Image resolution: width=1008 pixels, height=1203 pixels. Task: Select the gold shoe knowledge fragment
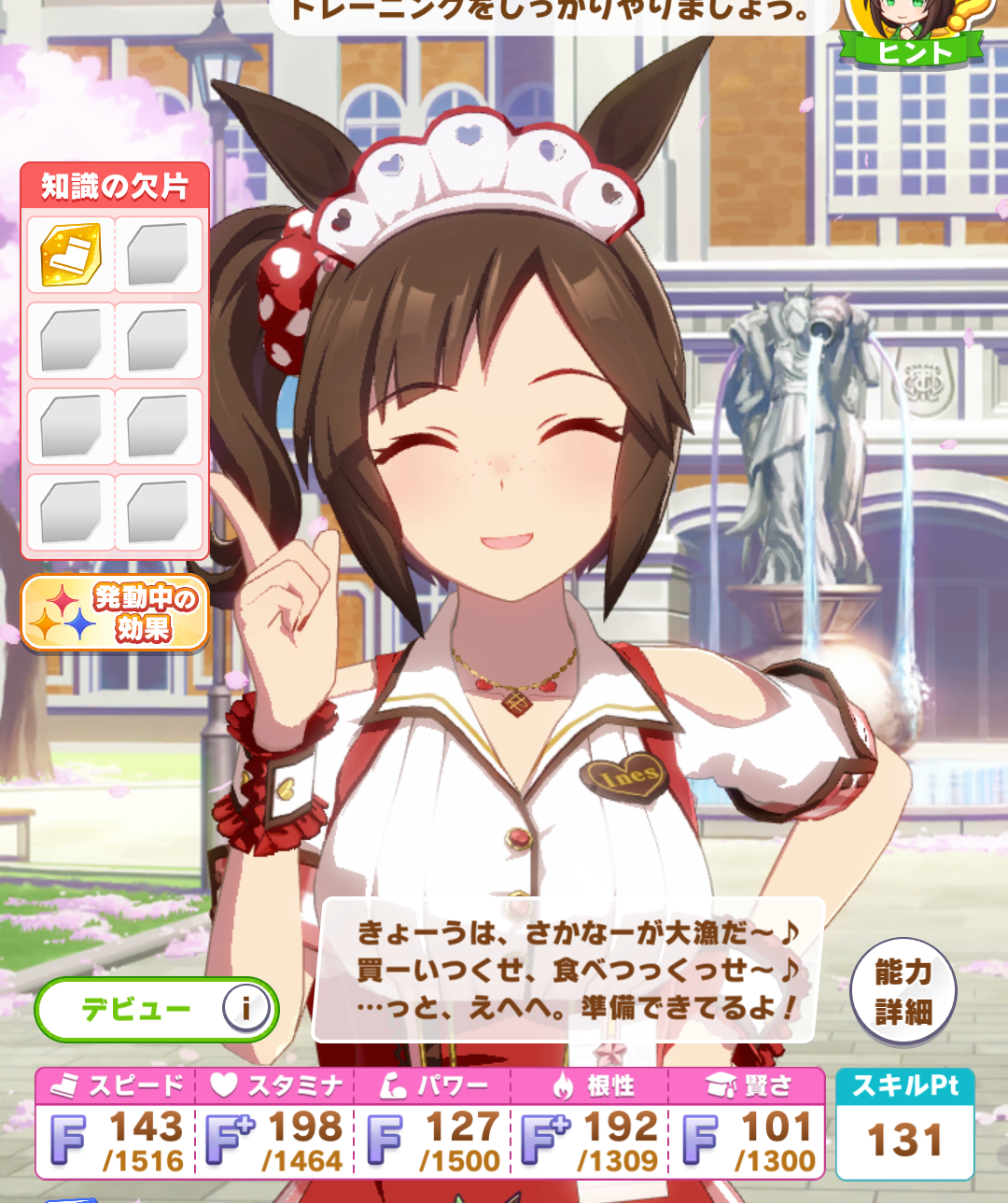(x=71, y=255)
